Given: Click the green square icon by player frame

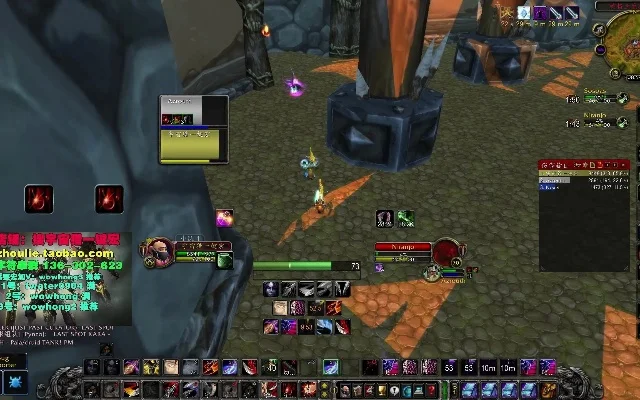Looking at the screenshot, I should [x=225, y=261].
